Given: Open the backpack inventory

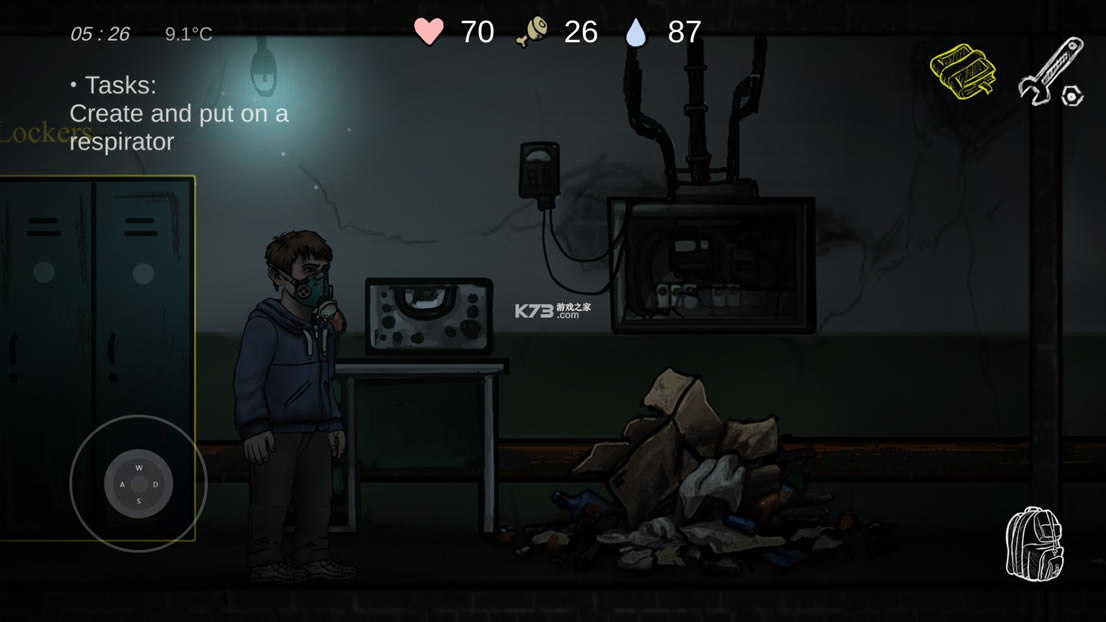Looking at the screenshot, I should tap(1034, 543).
